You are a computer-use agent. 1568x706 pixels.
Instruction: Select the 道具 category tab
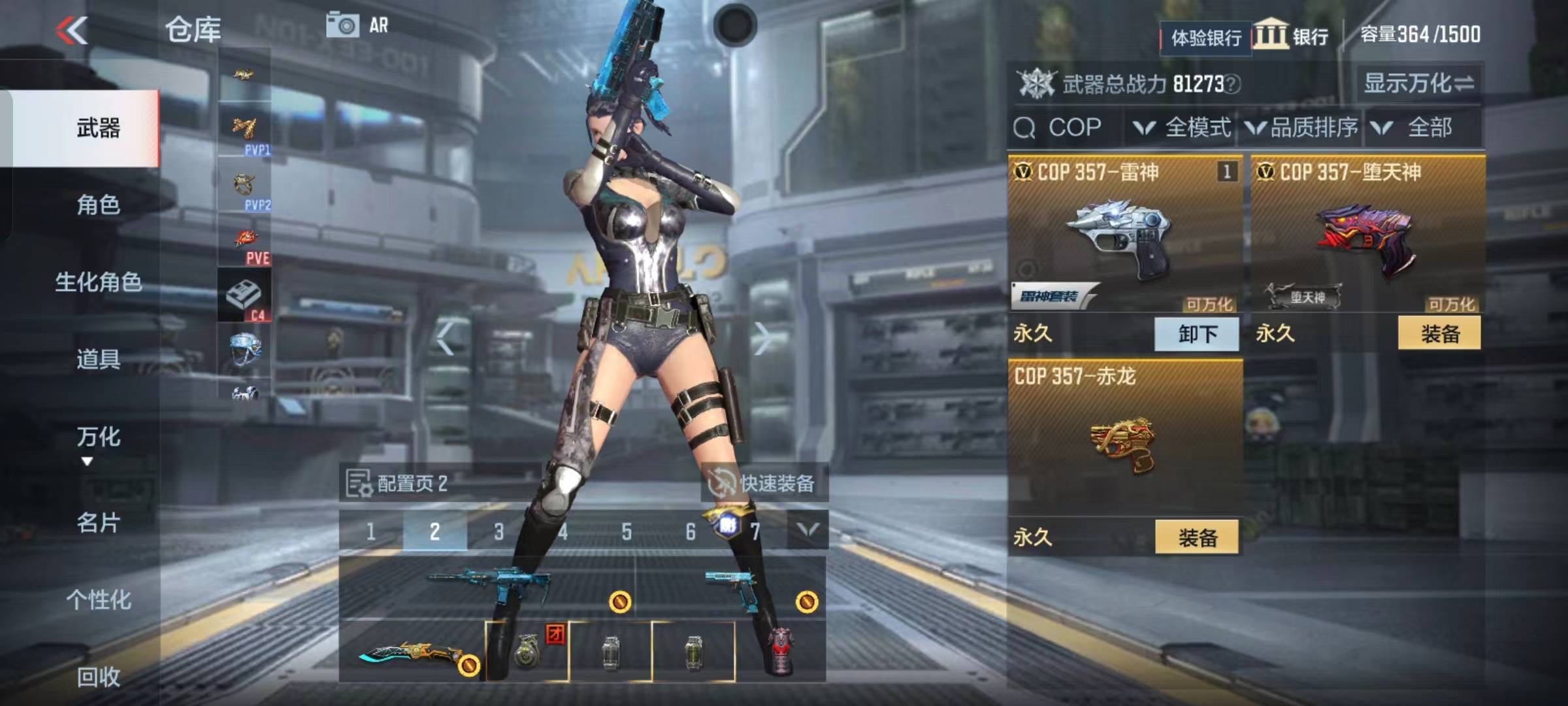(98, 359)
